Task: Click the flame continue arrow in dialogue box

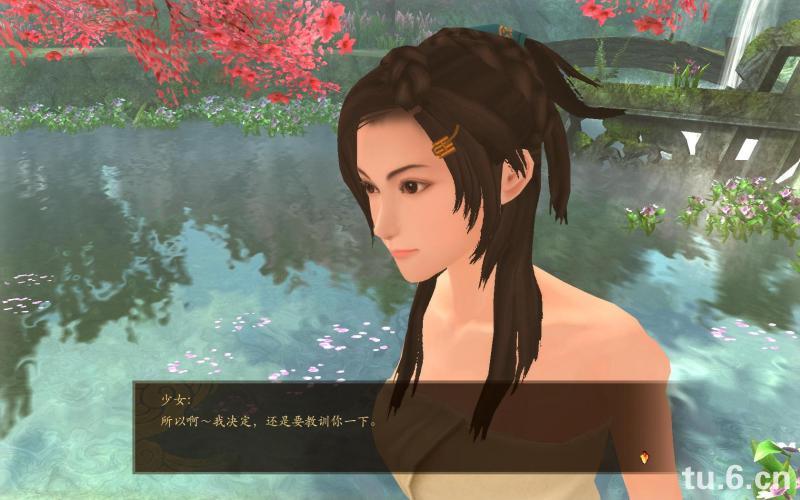Action: [x=645, y=457]
